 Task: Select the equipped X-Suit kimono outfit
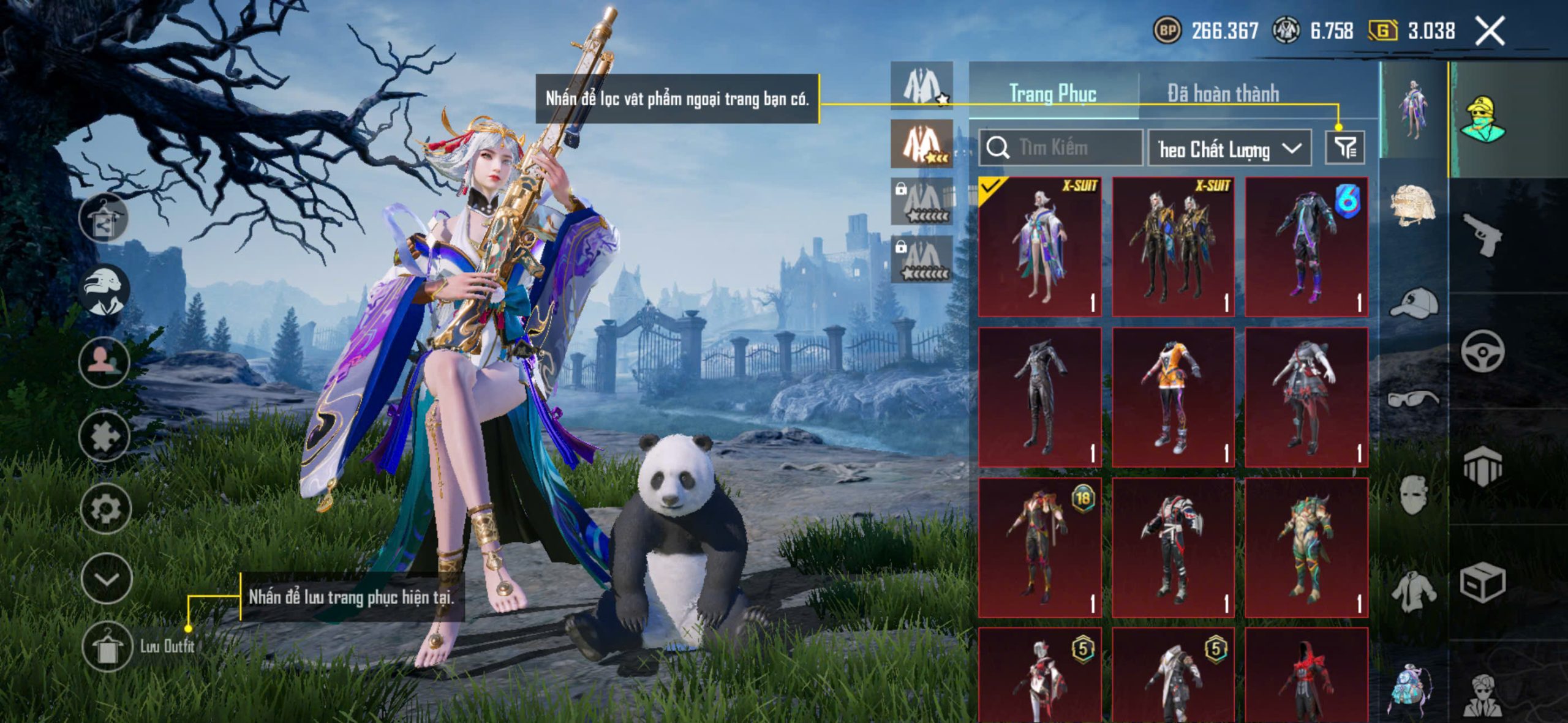click(x=1039, y=247)
